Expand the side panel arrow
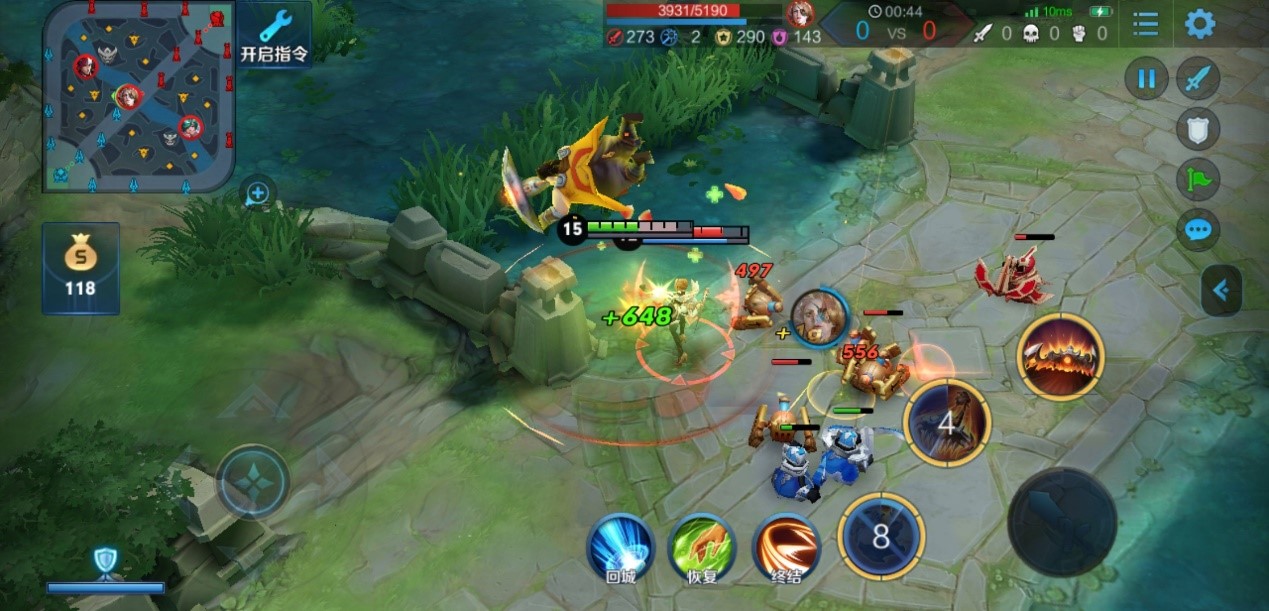This screenshot has width=1269, height=611. click(1221, 291)
